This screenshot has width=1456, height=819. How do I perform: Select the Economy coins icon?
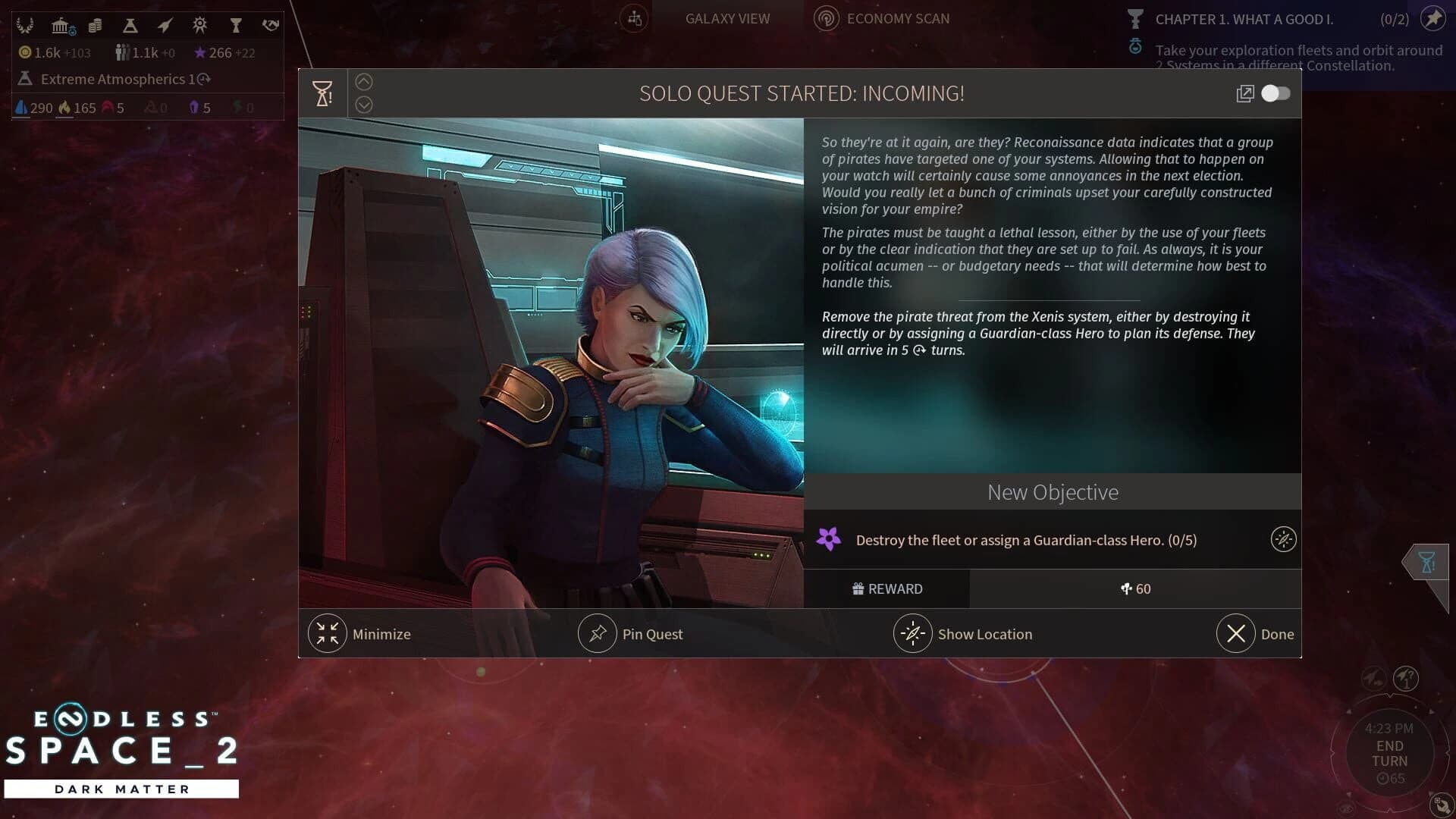point(96,24)
